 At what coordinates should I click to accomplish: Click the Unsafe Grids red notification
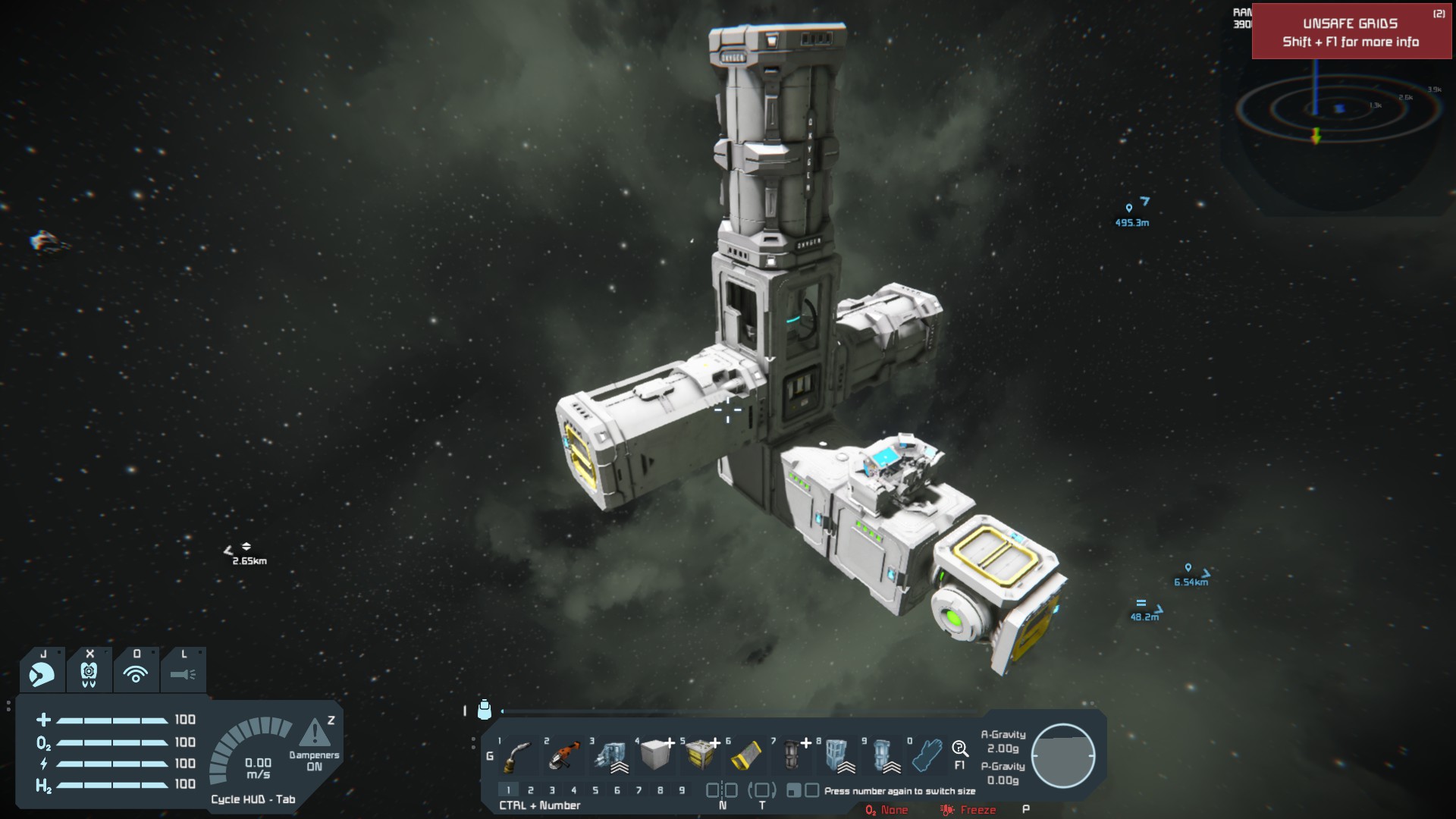(x=1351, y=32)
